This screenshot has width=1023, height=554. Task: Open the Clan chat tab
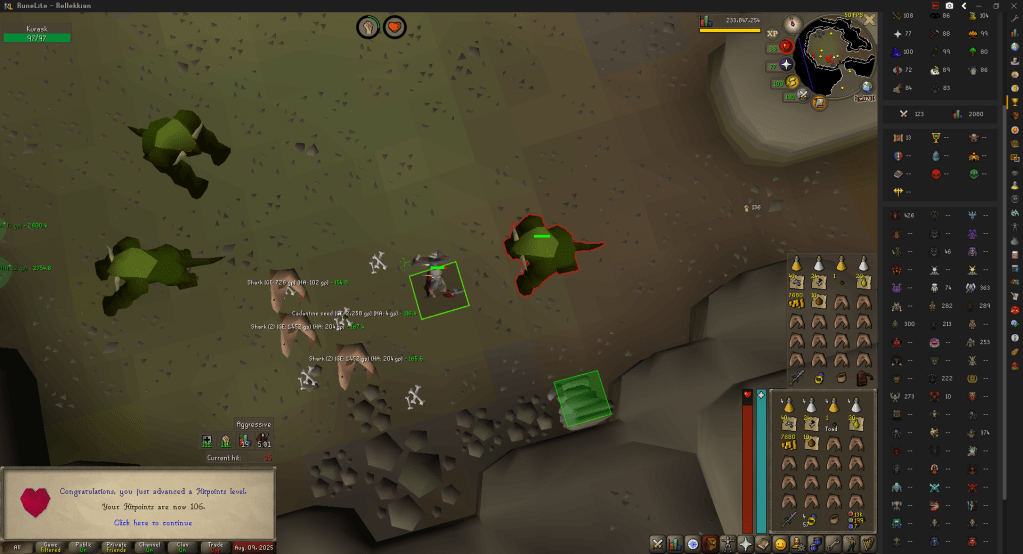[x=181, y=547]
